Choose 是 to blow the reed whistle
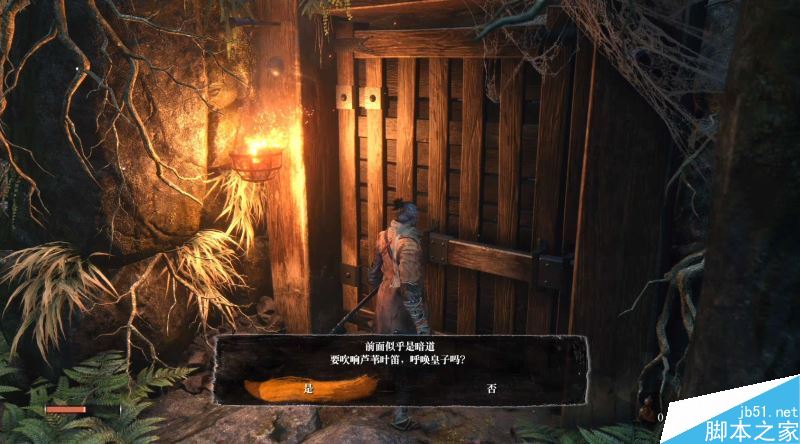The image size is (800, 444). pos(308,388)
